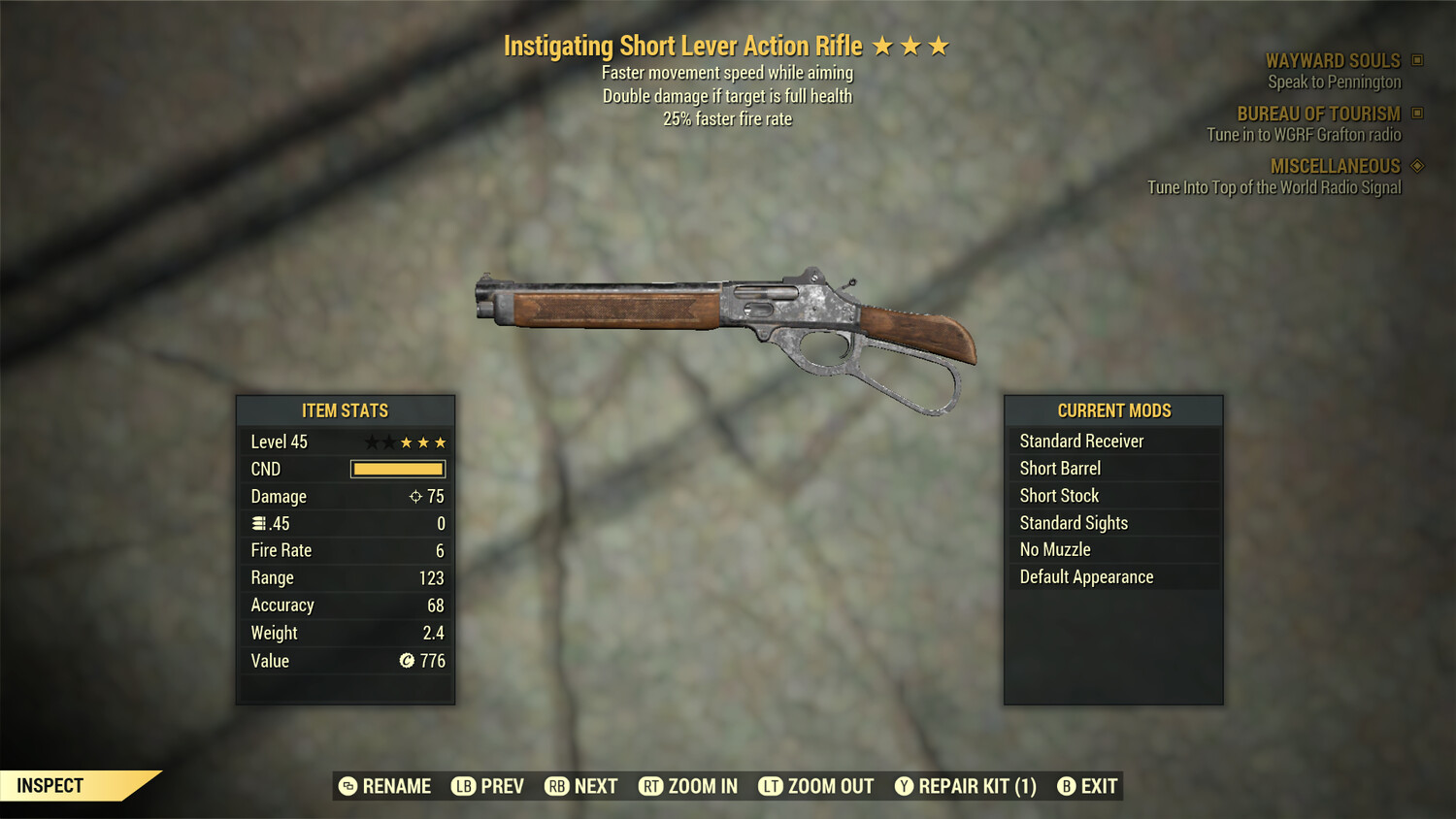Click the Wayward Souls quest marker icon
Viewport: 1456px width, 819px height.
pos(1416,60)
